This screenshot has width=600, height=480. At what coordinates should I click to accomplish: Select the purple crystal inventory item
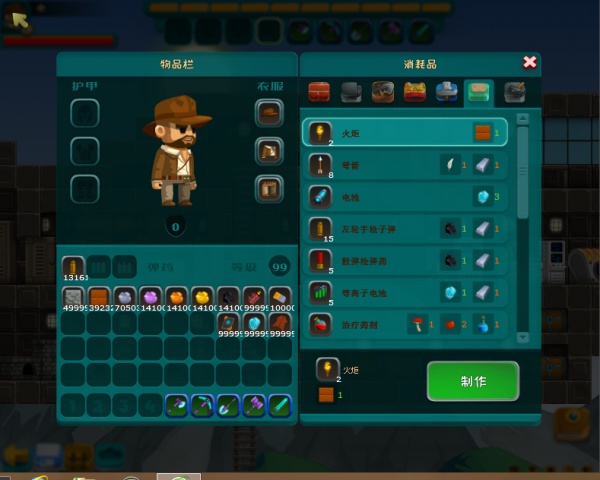coord(151,298)
